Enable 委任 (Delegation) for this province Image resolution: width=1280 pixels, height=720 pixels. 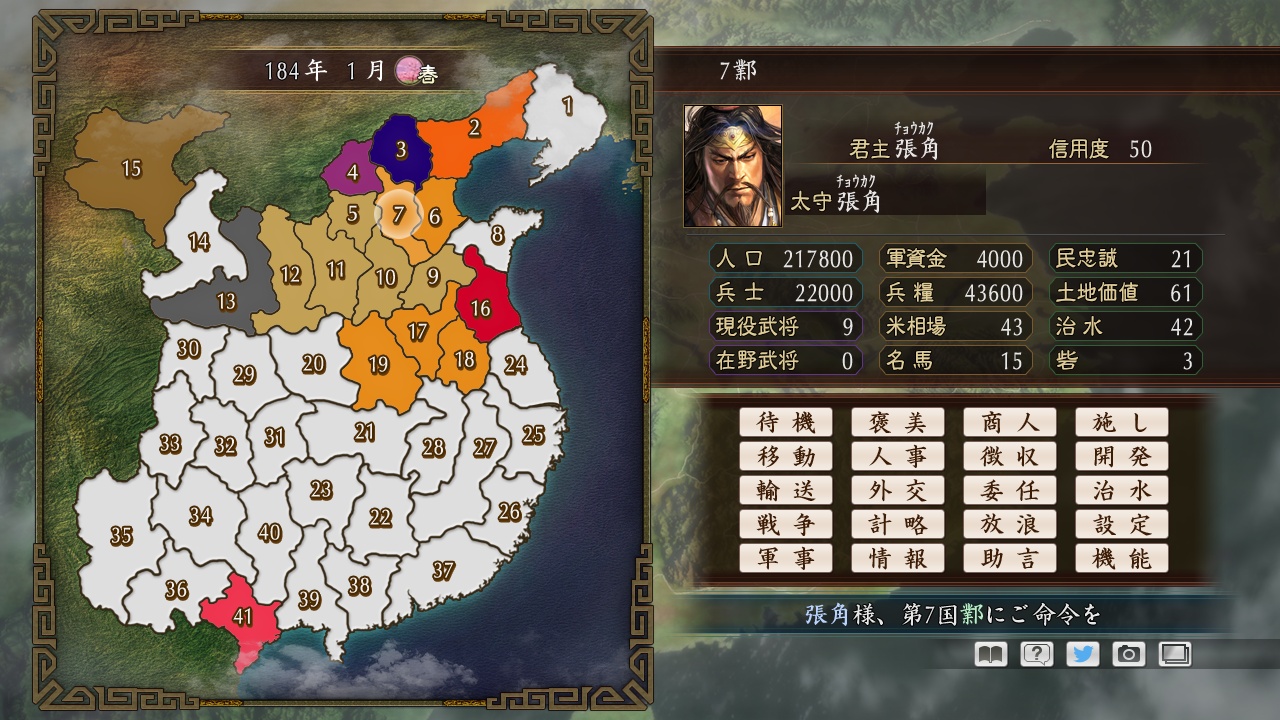point(1010,490)
